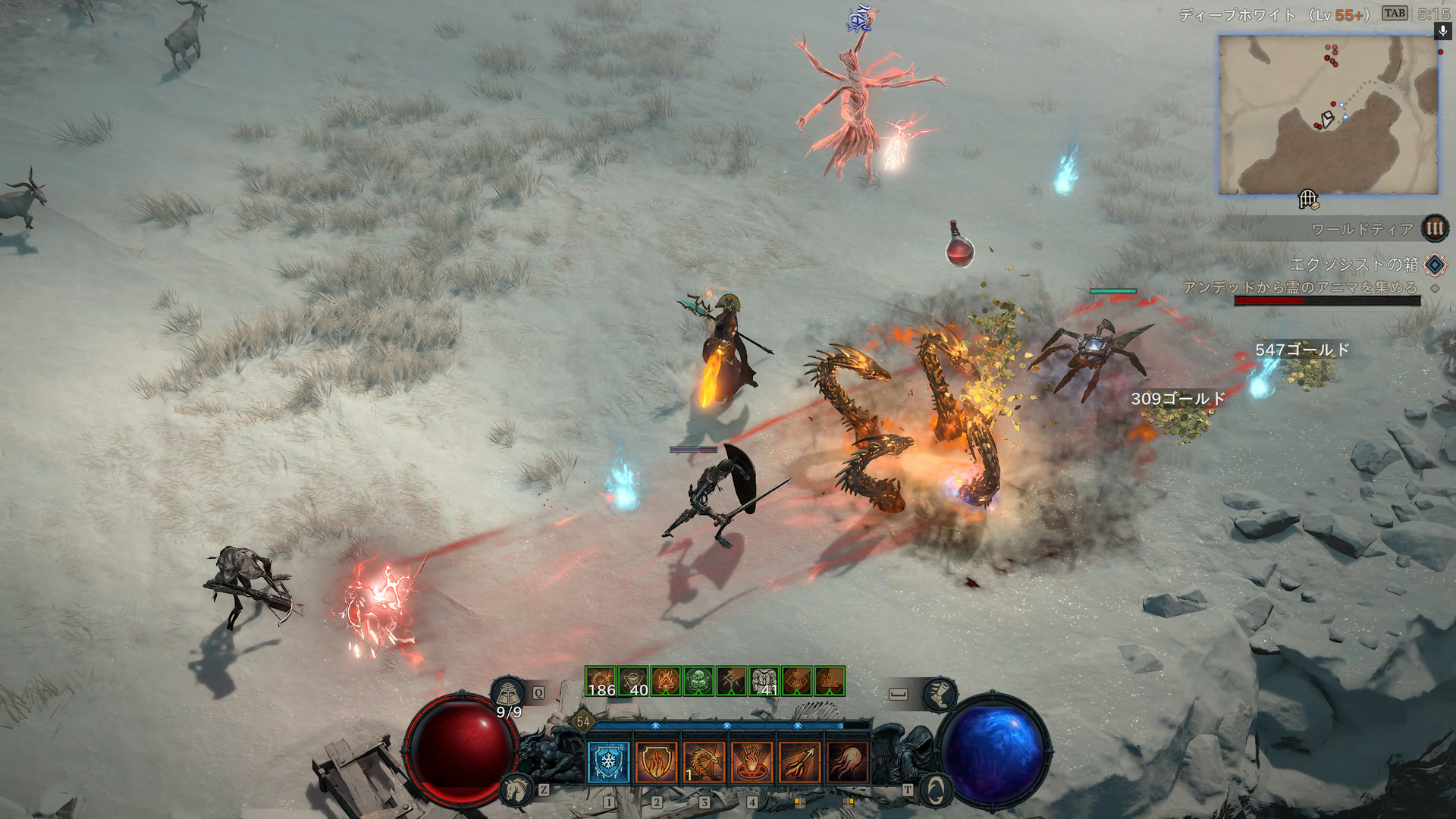Select the World Tier III emblem
The height and width of the screenshot is (819, 1456).
(1434, 228)
